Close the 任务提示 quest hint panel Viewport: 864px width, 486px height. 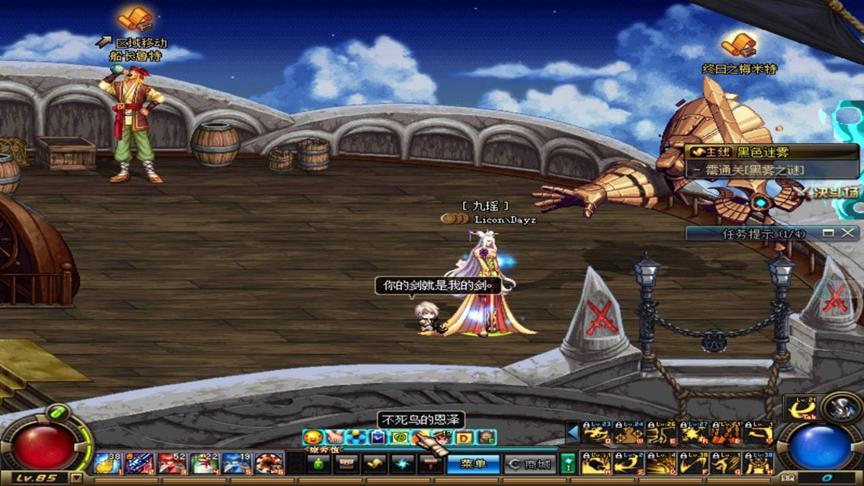click(853, 233)
